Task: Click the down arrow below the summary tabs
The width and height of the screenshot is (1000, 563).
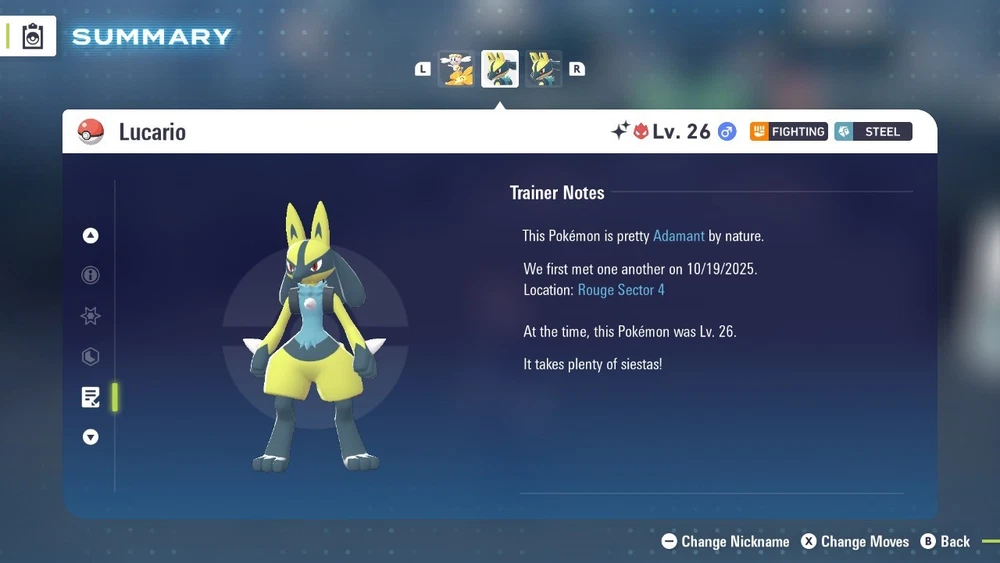Action: click(x=91, y=437)
